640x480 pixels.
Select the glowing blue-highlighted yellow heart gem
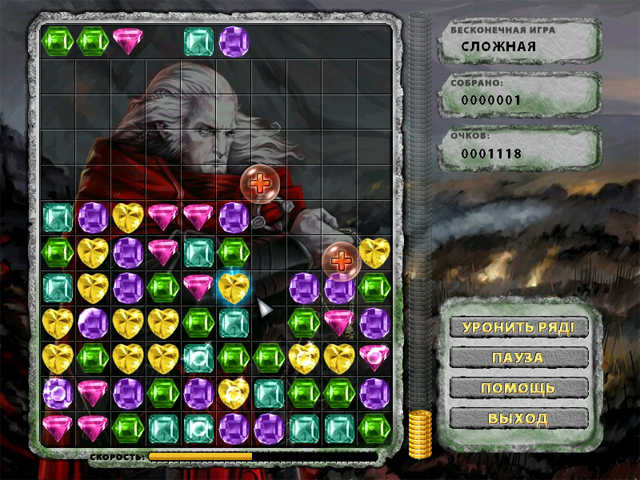pos(233,288)
